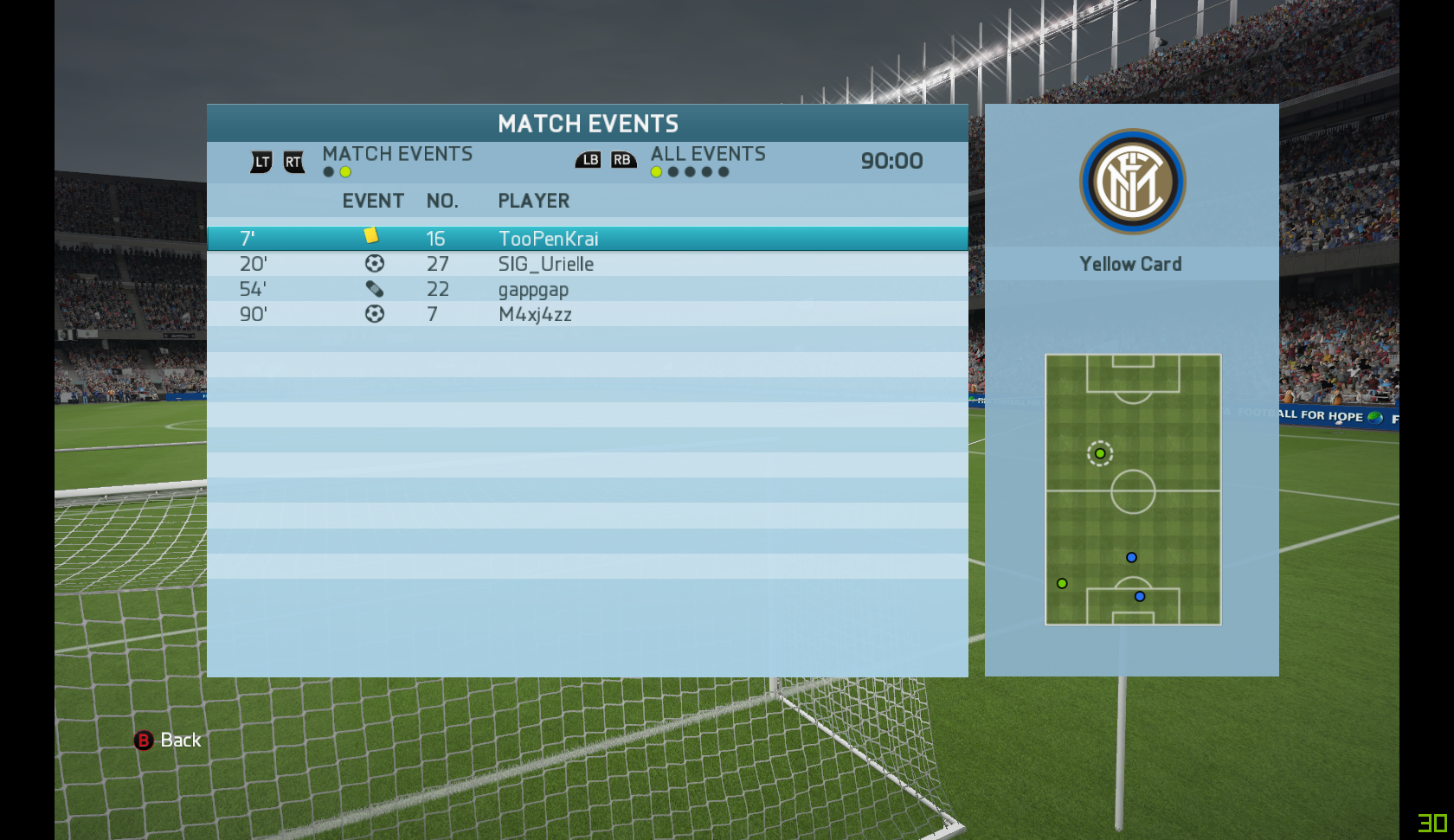Select the circled yellow card marker on pitch map

pyautogui.click(x=1100, y=453)
